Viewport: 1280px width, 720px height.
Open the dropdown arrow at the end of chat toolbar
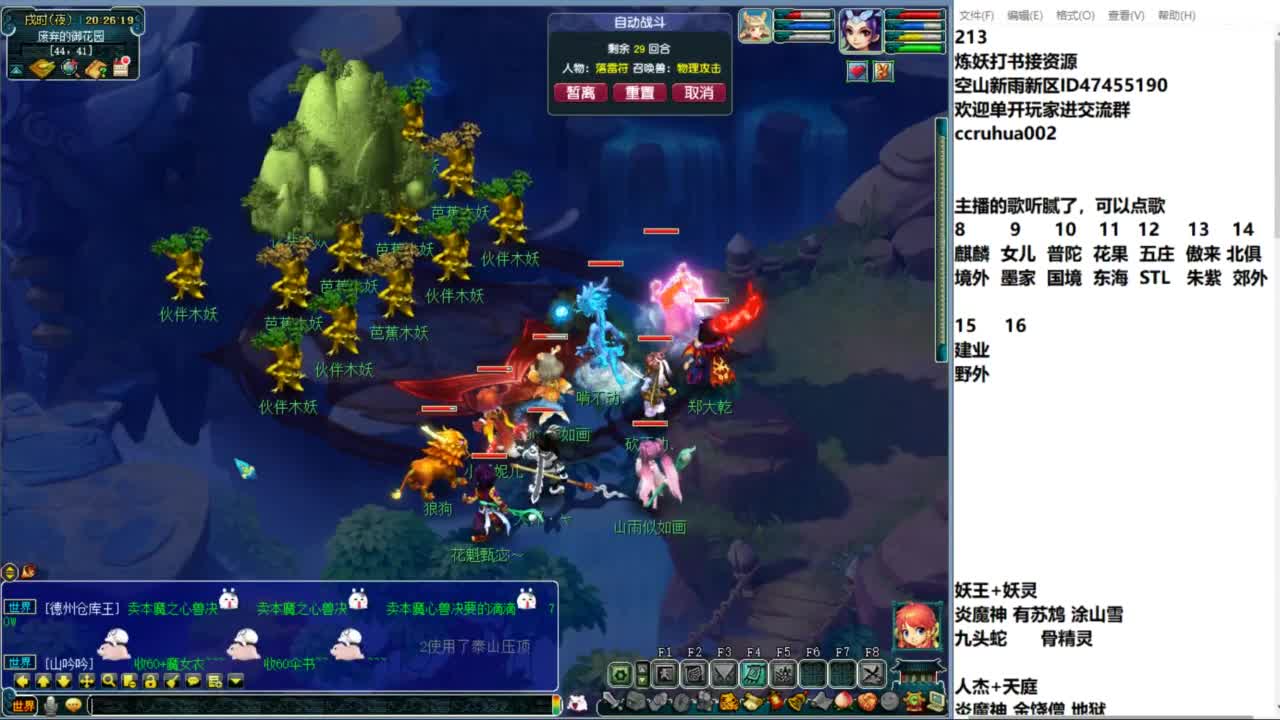point(233,681)
